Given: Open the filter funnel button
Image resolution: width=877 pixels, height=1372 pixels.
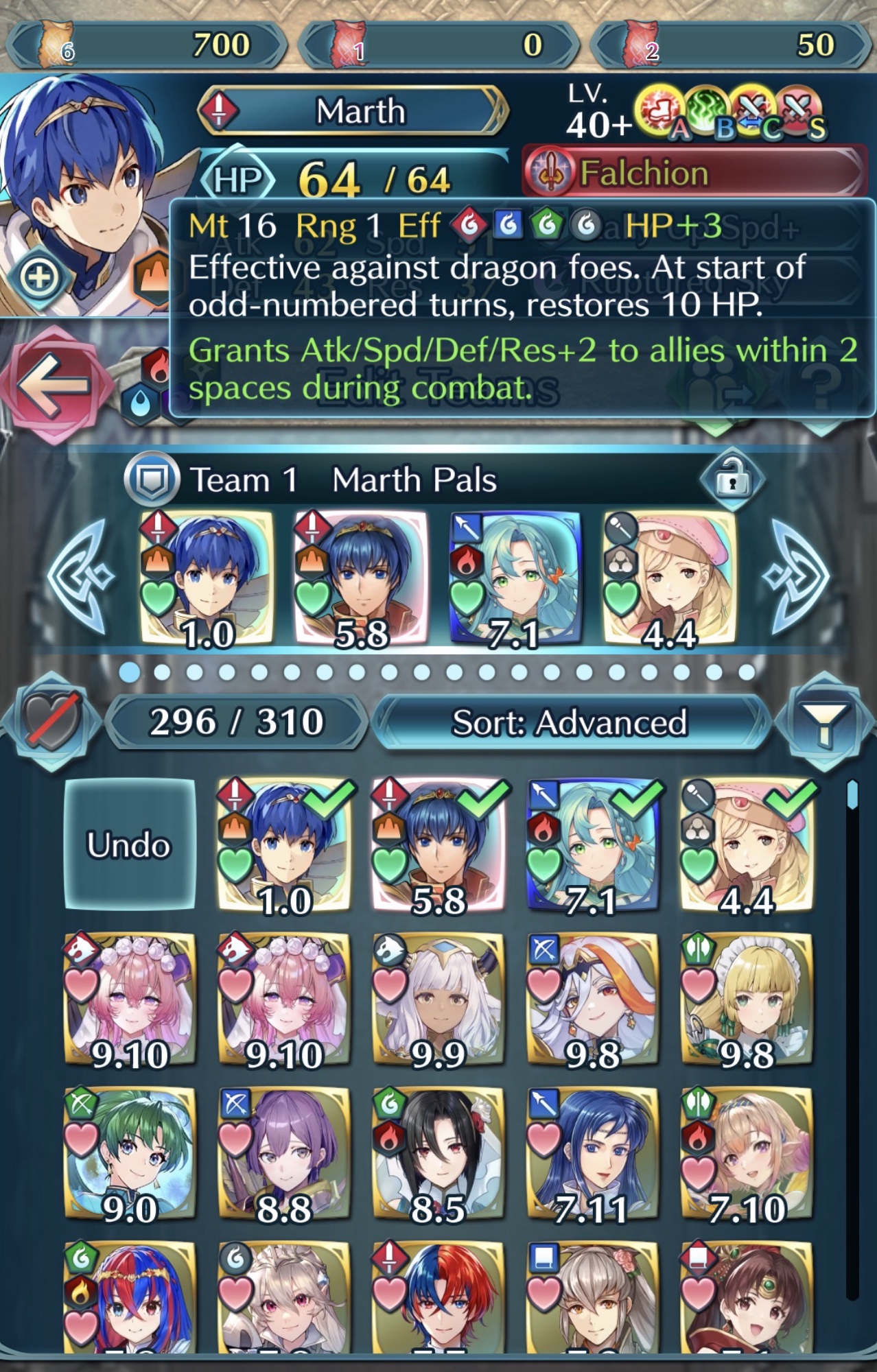Looking at the screenshot, I should tap(825, 722).
